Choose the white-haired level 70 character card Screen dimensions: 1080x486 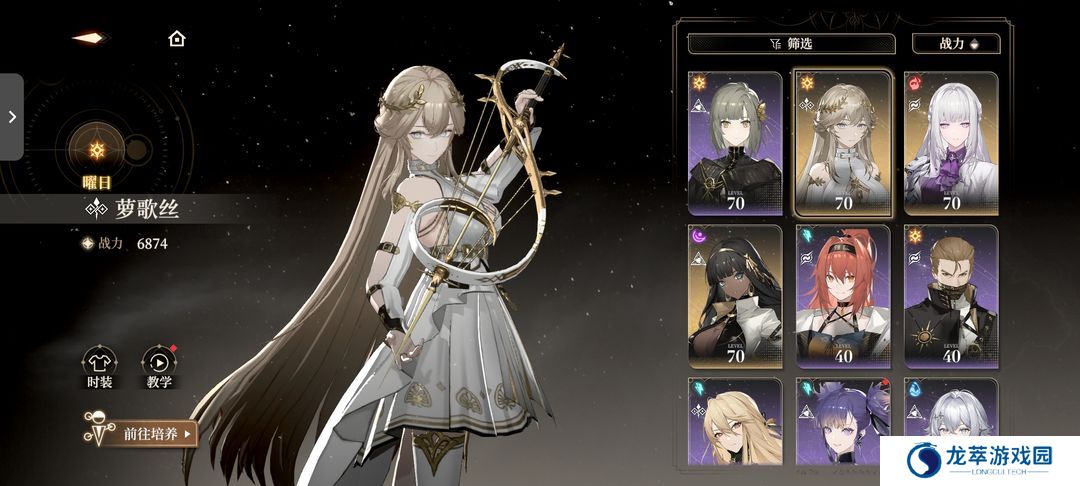[950, 143]
